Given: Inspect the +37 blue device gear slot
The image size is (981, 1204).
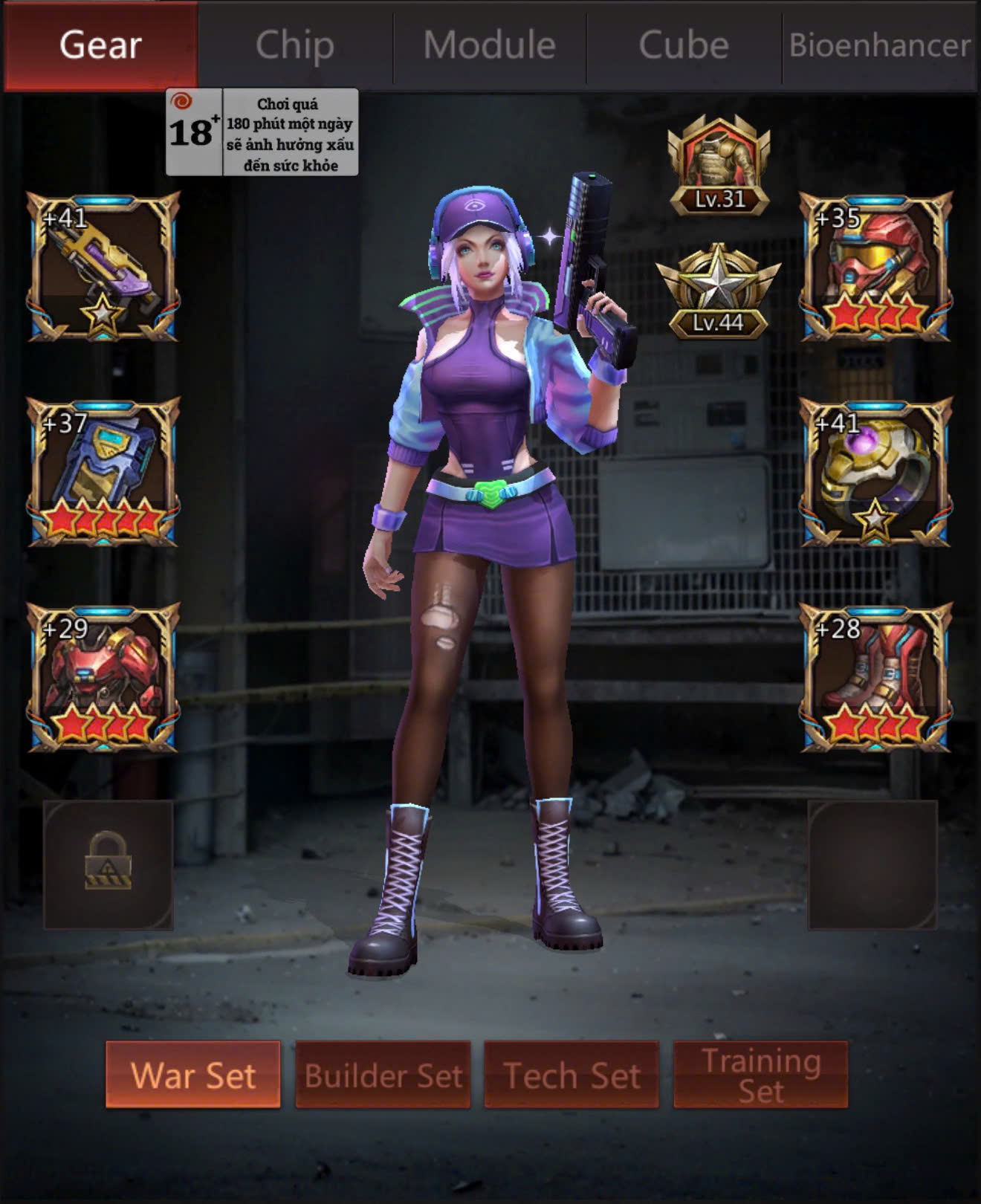Looking at the screenshot, I should coord(103,472).
